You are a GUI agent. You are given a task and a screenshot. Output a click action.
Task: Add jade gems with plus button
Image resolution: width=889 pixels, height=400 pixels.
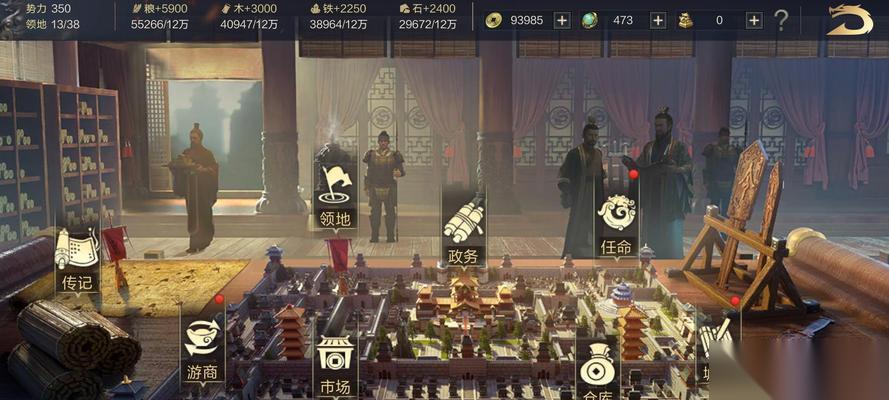click(x=657, y=20)
